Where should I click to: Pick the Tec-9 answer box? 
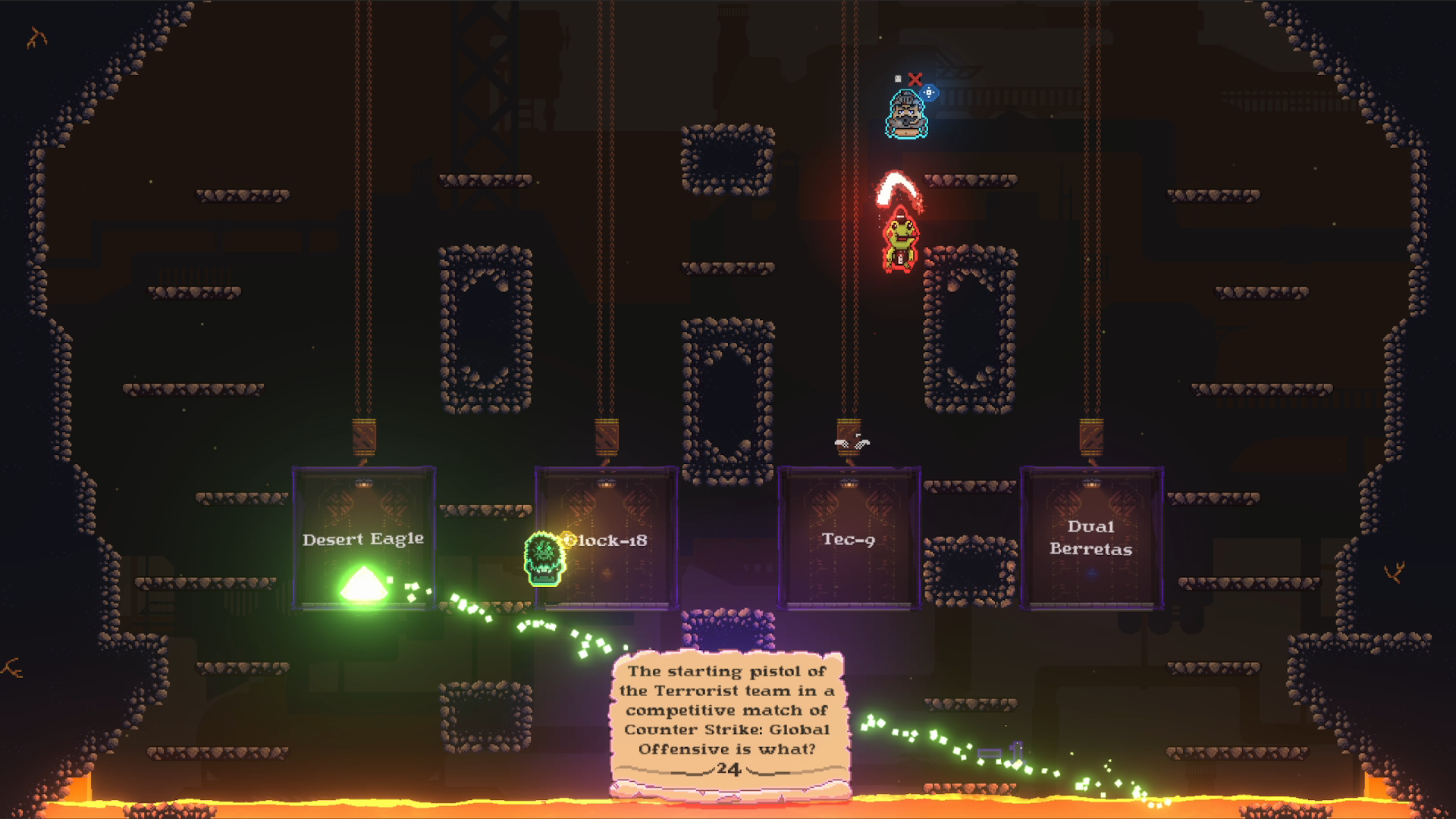[x=849, y=540]
